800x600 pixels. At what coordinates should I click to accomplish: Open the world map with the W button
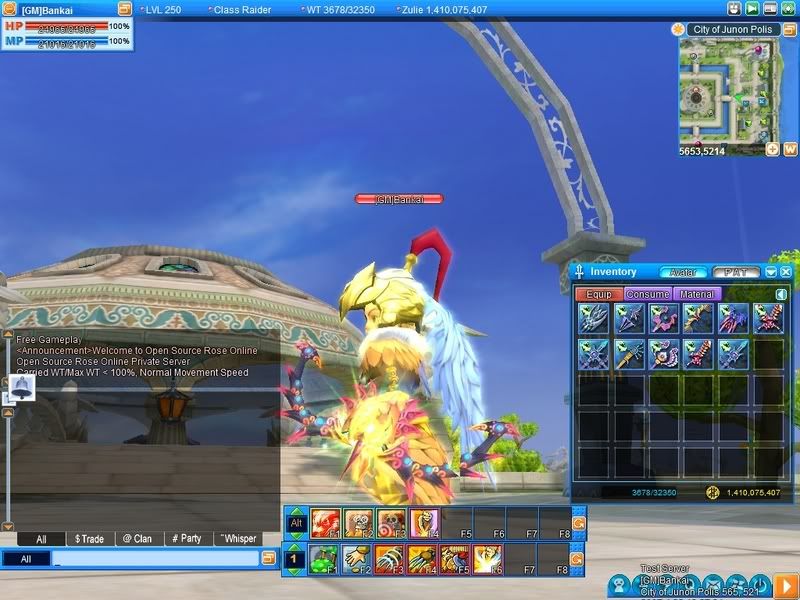(x=789, y=149)
